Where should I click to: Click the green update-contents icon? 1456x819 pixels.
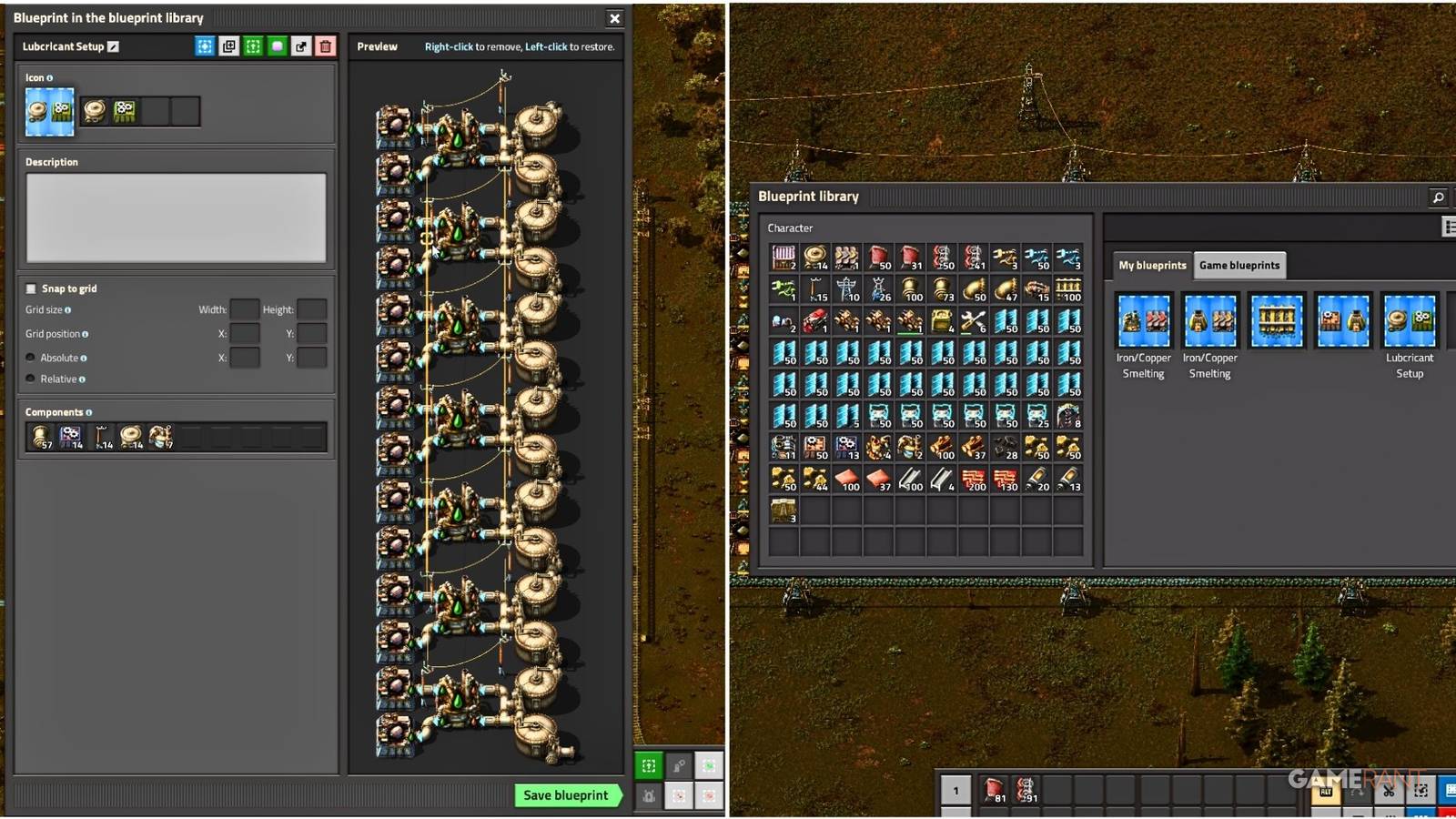[x=253, y=45]
